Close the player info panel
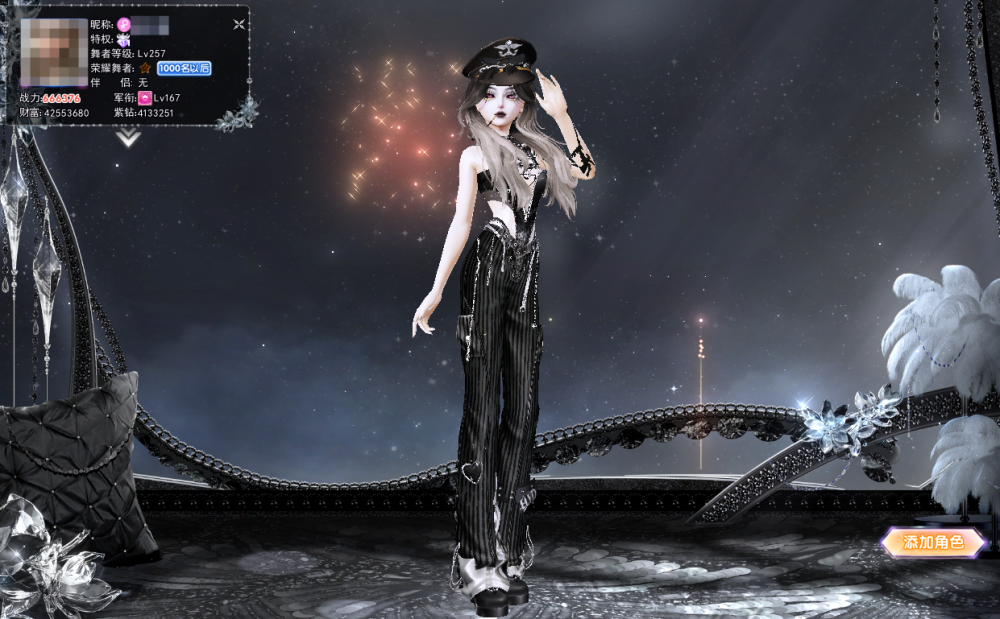The height and width of the screenshot is (619, 1000). [239, 23]
